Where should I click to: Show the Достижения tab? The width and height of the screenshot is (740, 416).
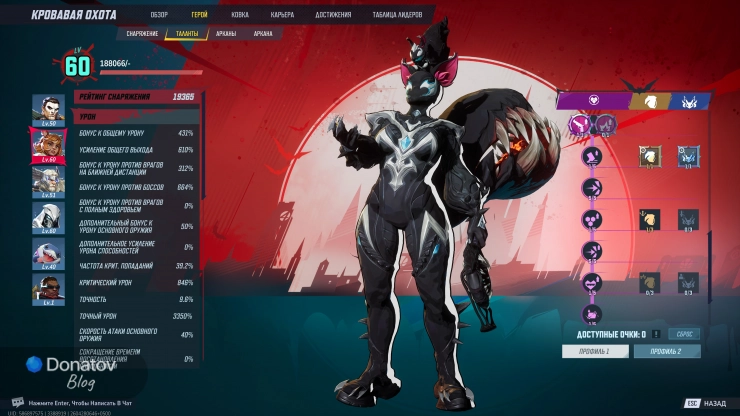[332, 16]
